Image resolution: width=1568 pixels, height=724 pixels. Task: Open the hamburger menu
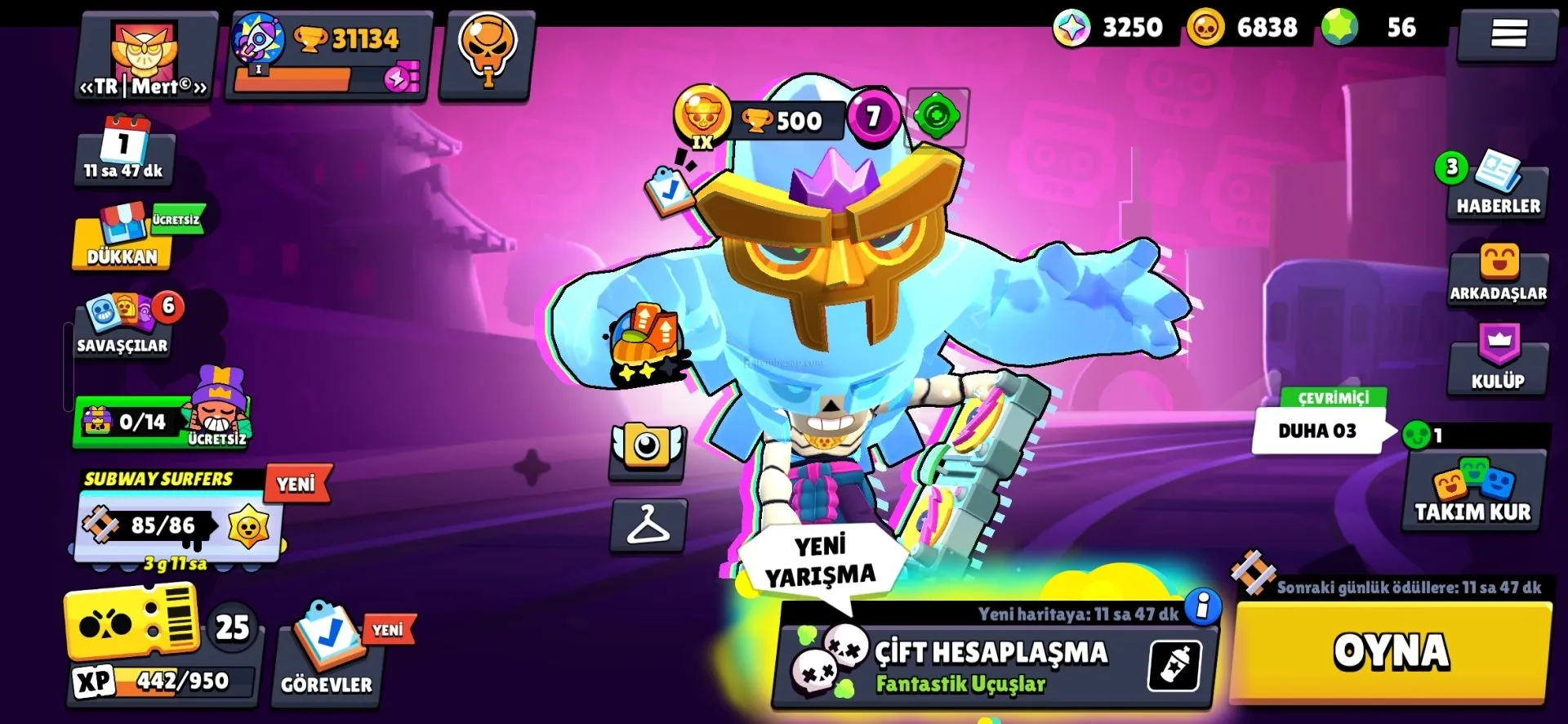1508,34
